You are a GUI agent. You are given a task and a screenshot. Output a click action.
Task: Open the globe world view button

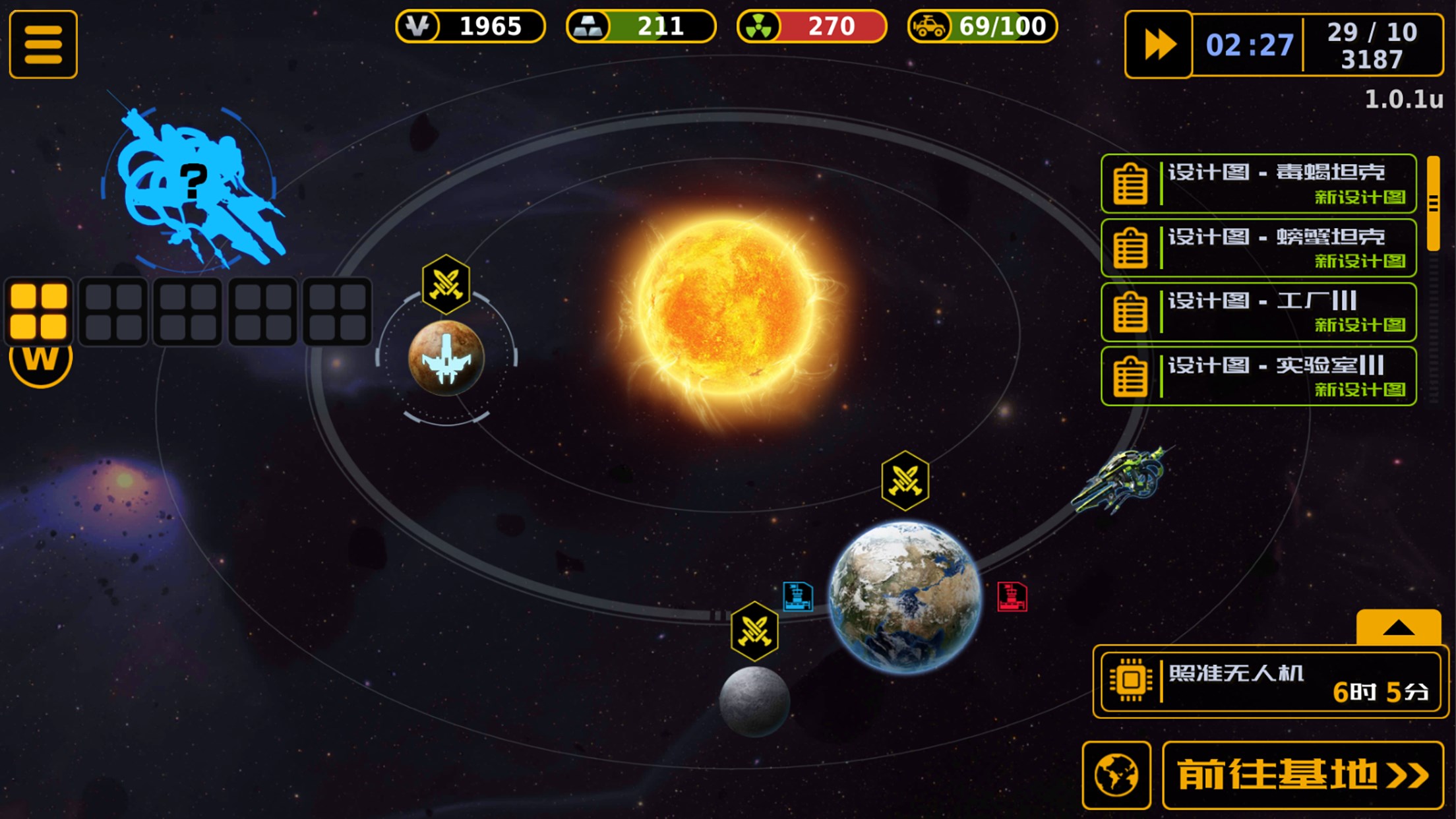coord(1116,775)
